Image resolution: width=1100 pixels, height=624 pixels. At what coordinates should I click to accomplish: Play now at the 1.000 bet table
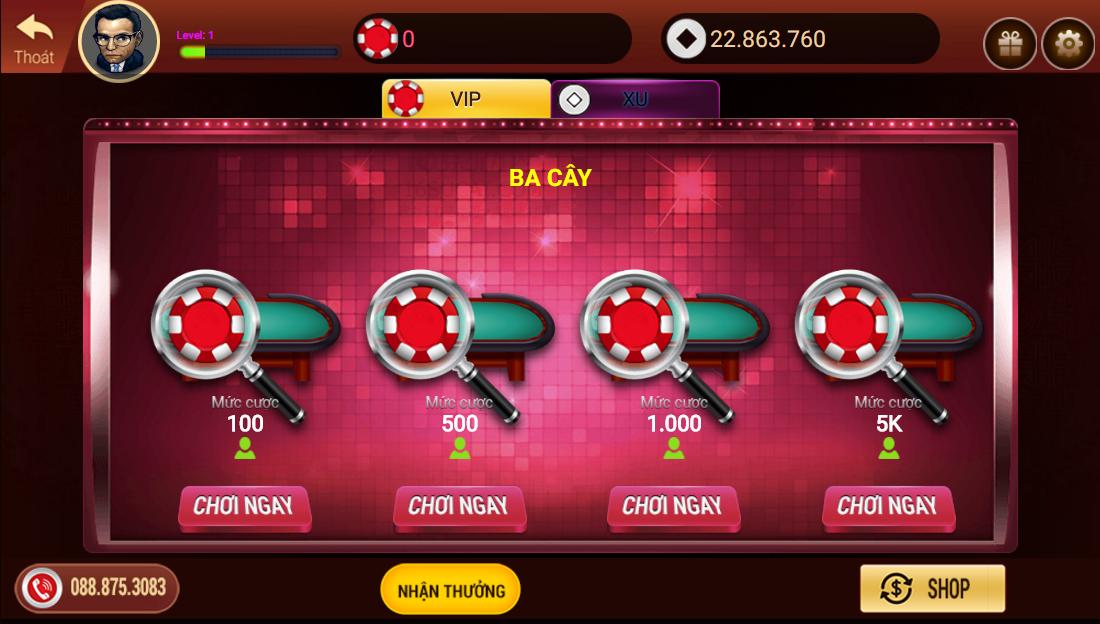673,506
